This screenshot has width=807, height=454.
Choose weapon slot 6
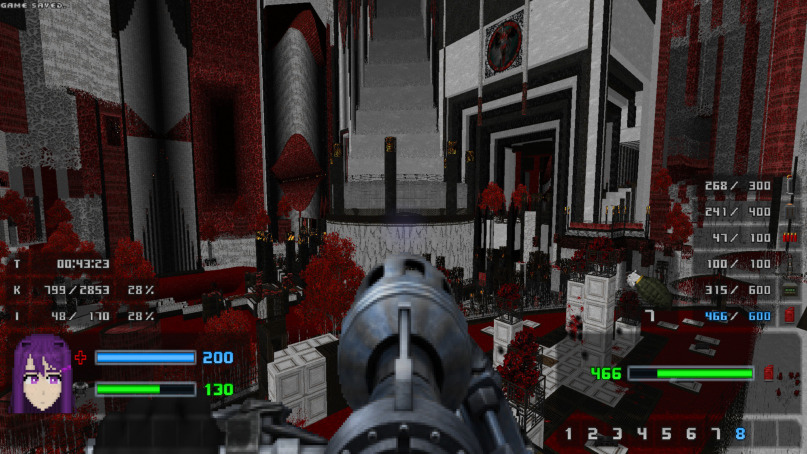tap(691, 434)
